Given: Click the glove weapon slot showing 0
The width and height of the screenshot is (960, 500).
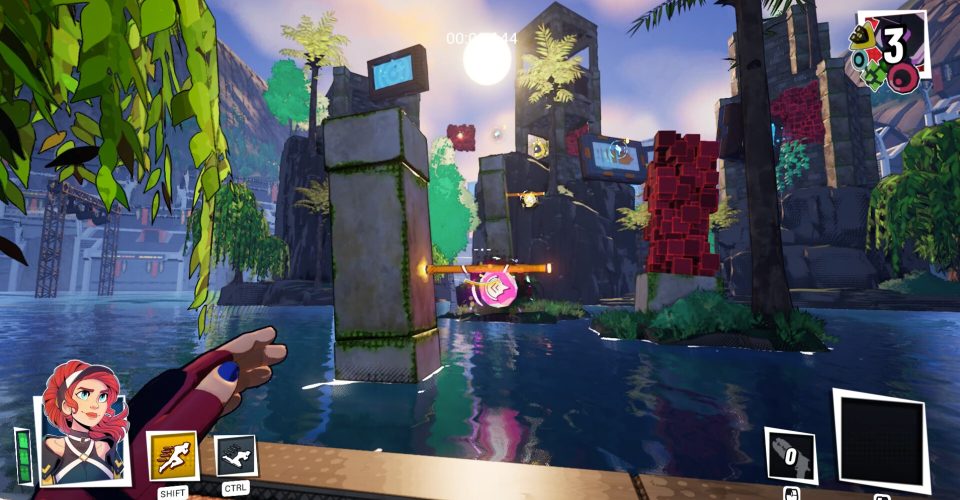Looking at the screenshot, I should tap(790, 458).
